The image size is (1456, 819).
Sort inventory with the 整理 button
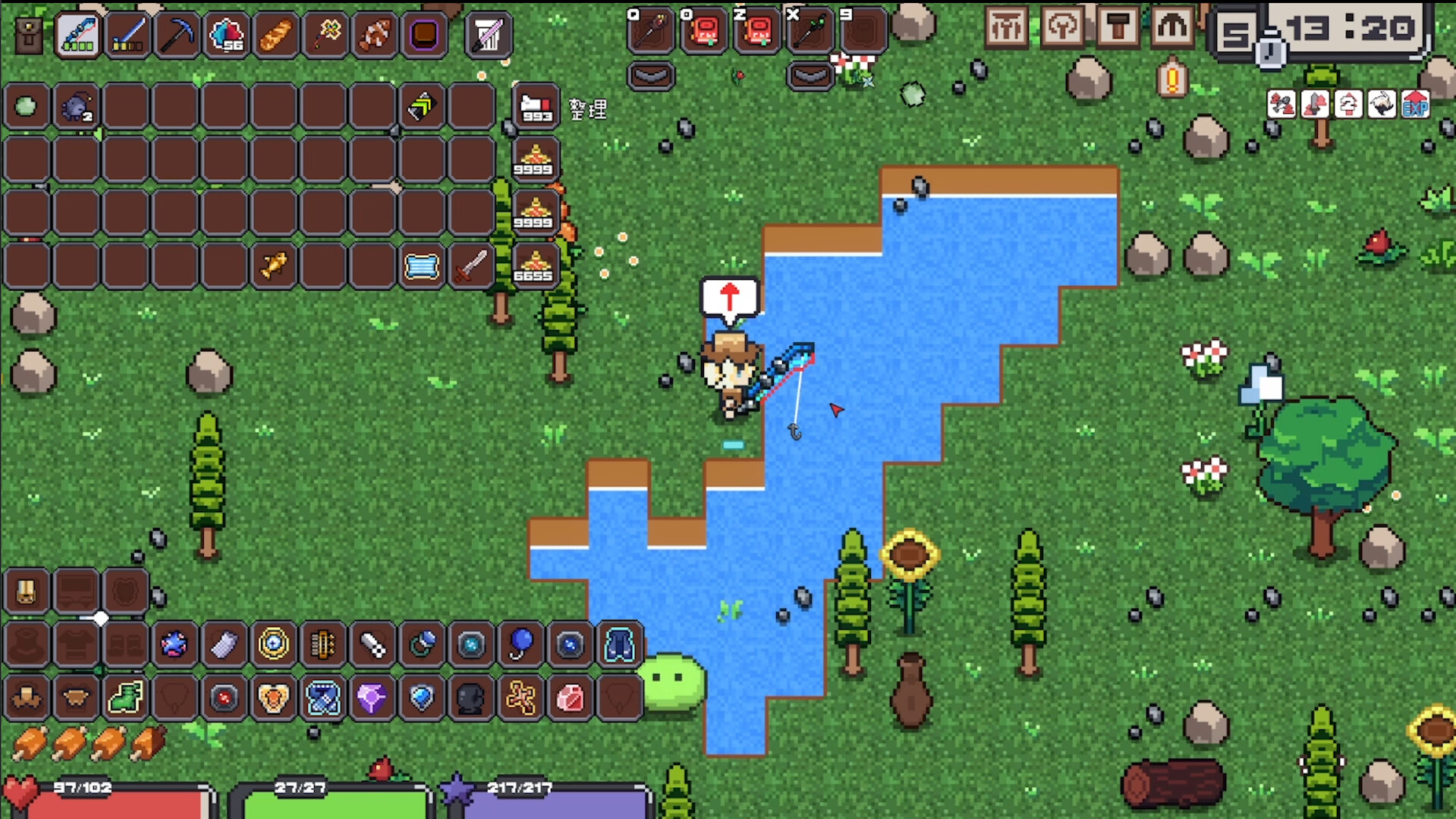click(x=588, y=110)
